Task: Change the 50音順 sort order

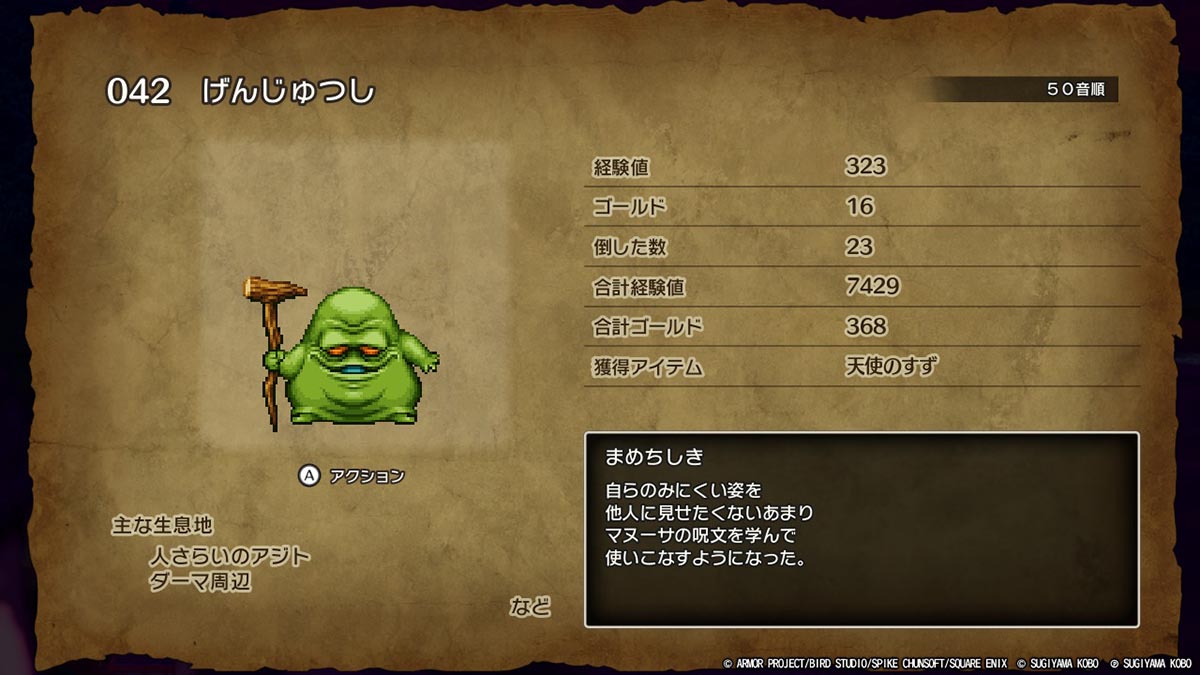Action: 1079,90
